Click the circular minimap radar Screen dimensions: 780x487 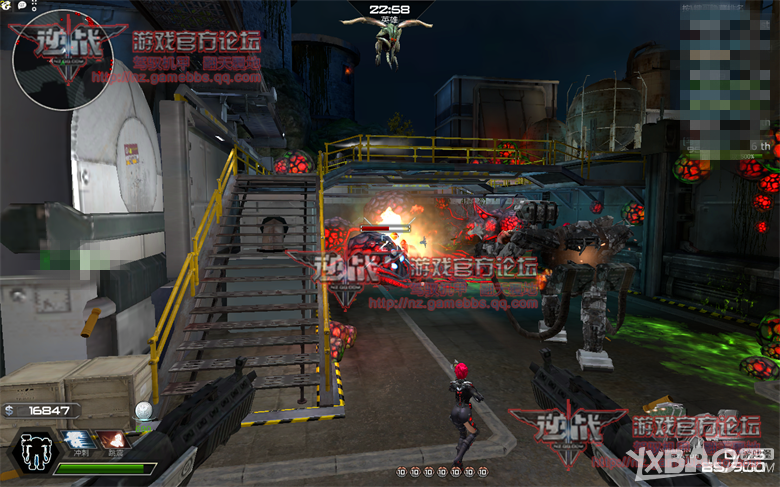click(x=62, y=58)
